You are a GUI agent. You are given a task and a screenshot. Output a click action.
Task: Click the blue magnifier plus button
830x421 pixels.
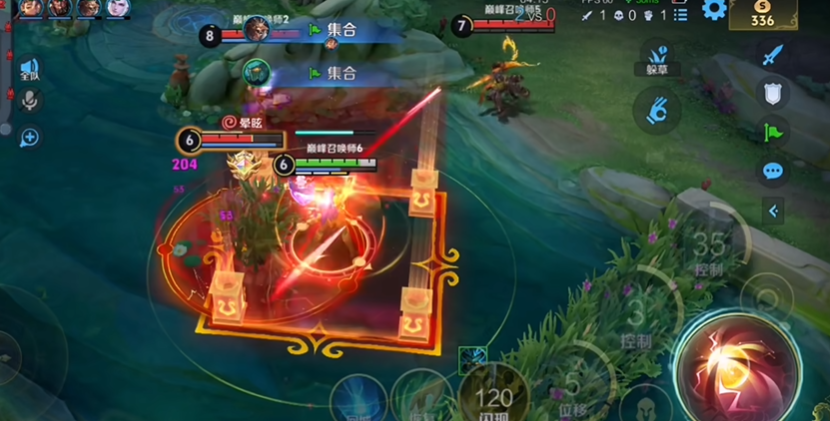pyautogui.click(x=29, y=137)
